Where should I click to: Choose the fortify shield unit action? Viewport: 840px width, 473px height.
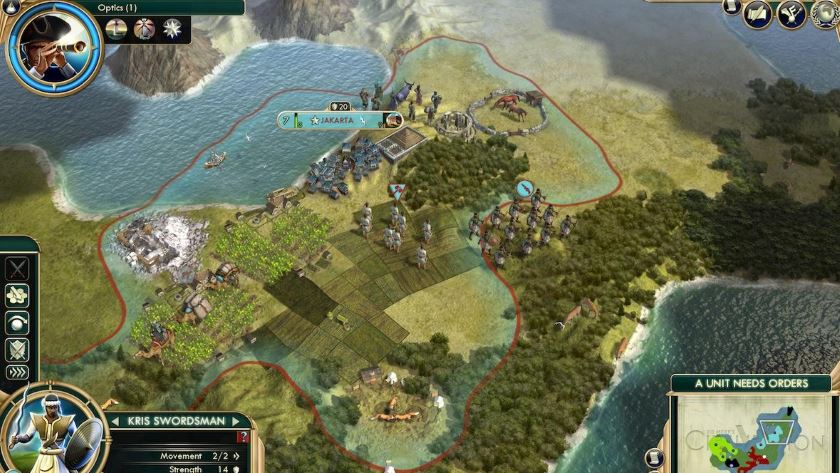coord(18,349)
